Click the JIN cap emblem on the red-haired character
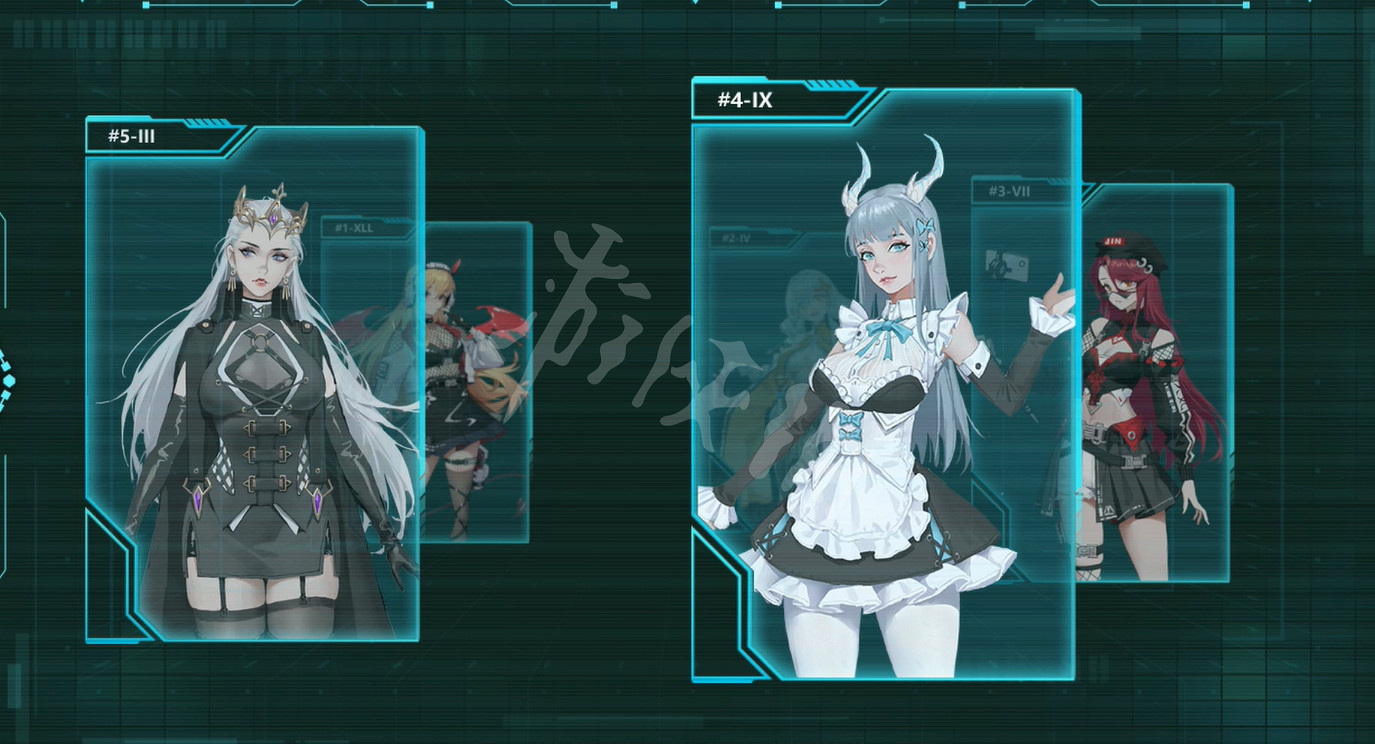Viewport: 1375px width, 744px height. [1113, 241]
